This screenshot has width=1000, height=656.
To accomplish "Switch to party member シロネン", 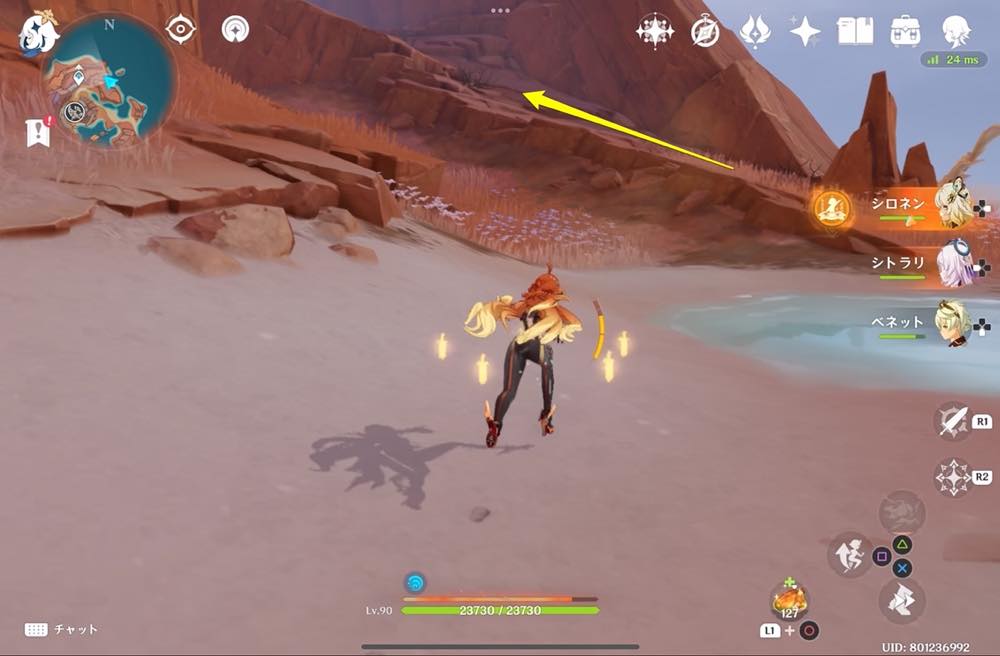I will (x=953, y=206).
